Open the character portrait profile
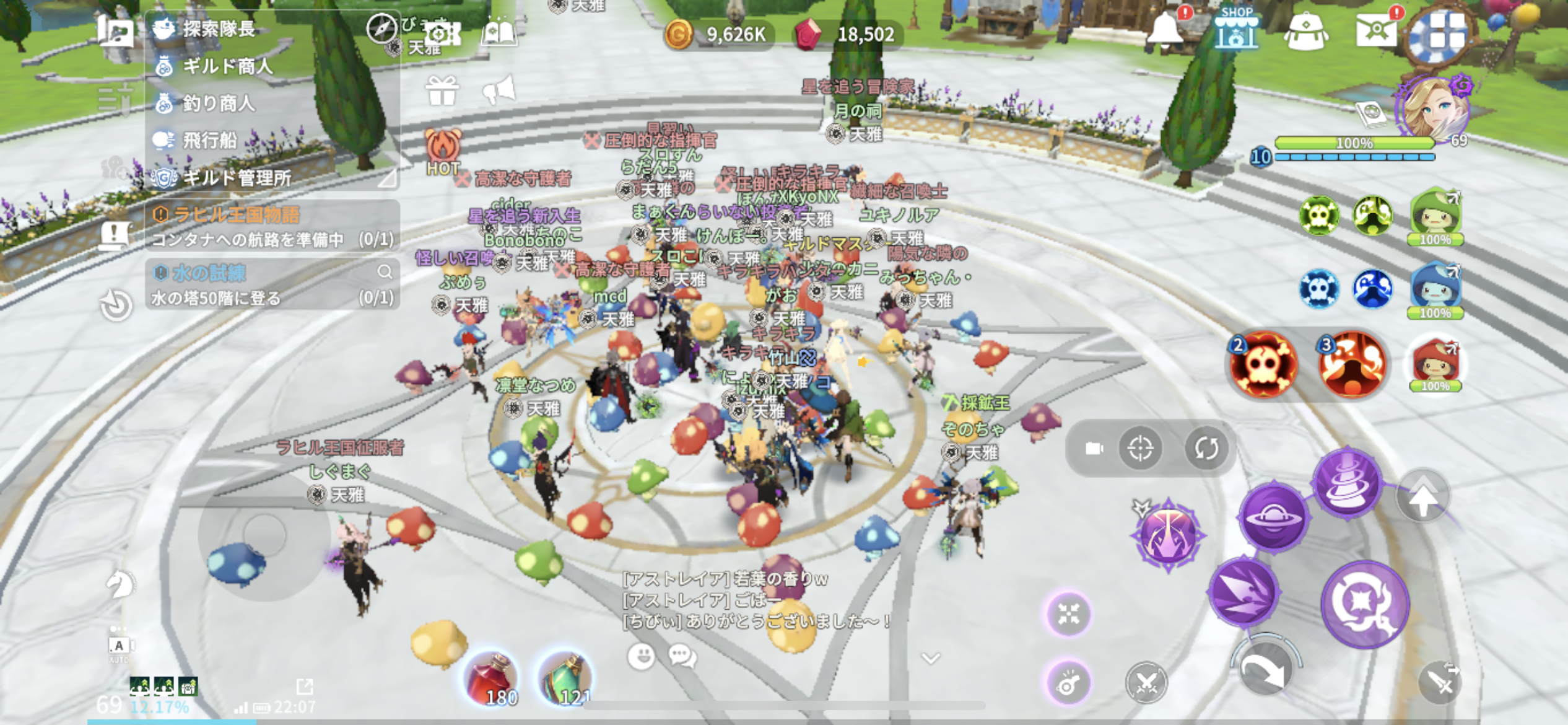The image size is (1568, 725). tap(1433, 110)
